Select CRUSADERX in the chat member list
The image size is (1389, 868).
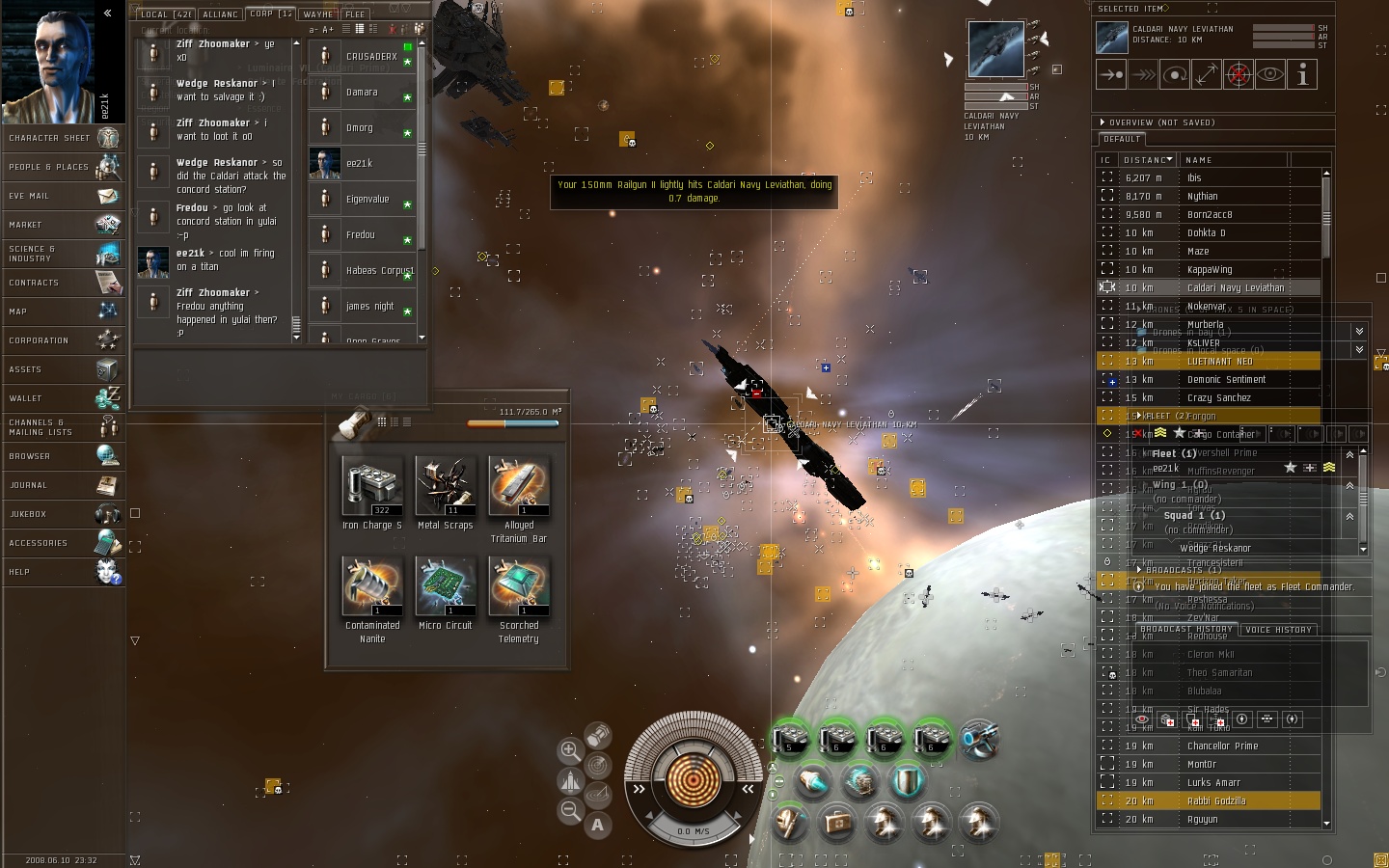pyautogui.click(x=371, y=57)
